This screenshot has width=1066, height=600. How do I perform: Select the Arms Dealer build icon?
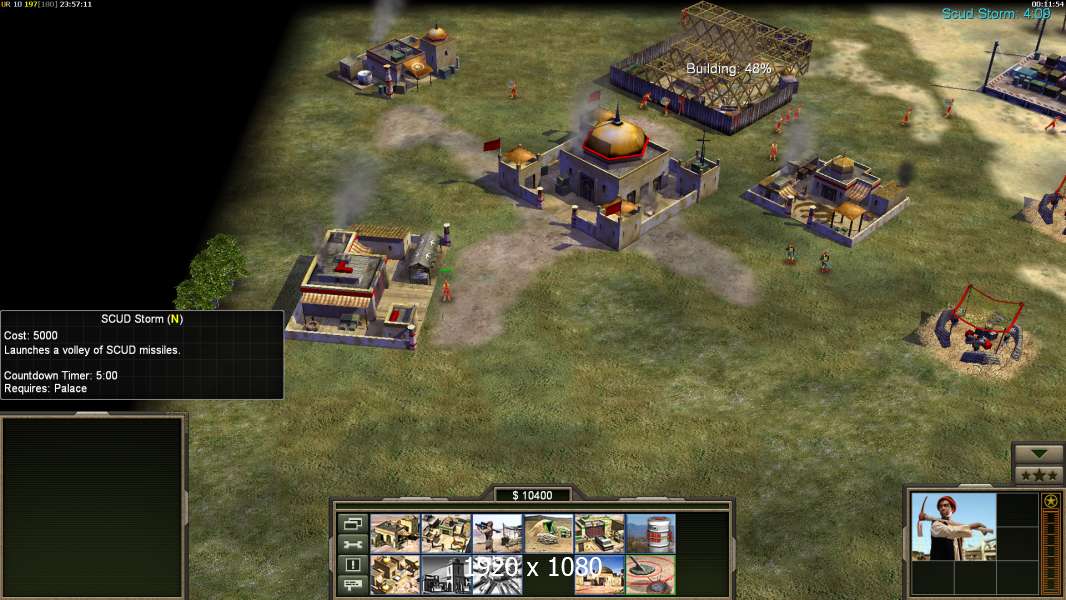tap(395, 574)
